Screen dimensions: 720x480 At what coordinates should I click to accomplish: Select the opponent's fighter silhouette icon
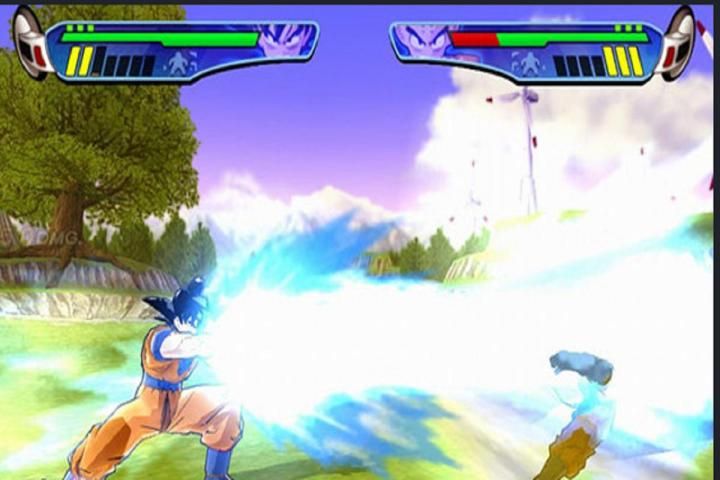(x=527, y=64)
